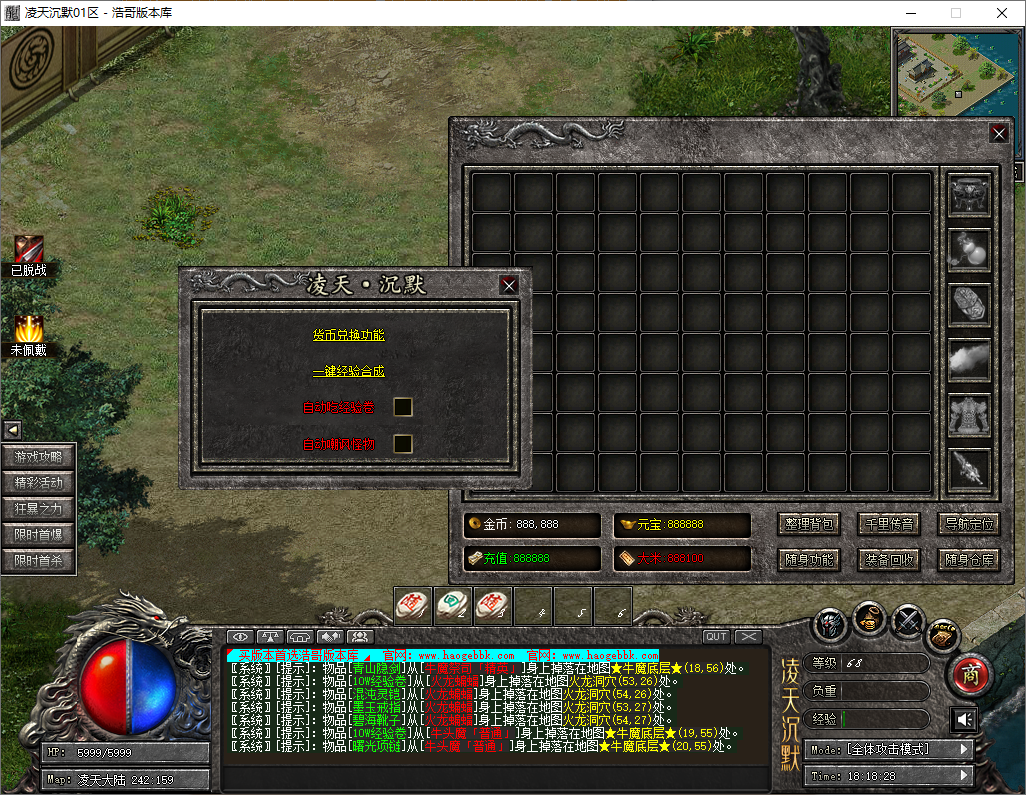Close the inventory bag panel
The height and width of the screenshot is (795, 1026).
998,133
